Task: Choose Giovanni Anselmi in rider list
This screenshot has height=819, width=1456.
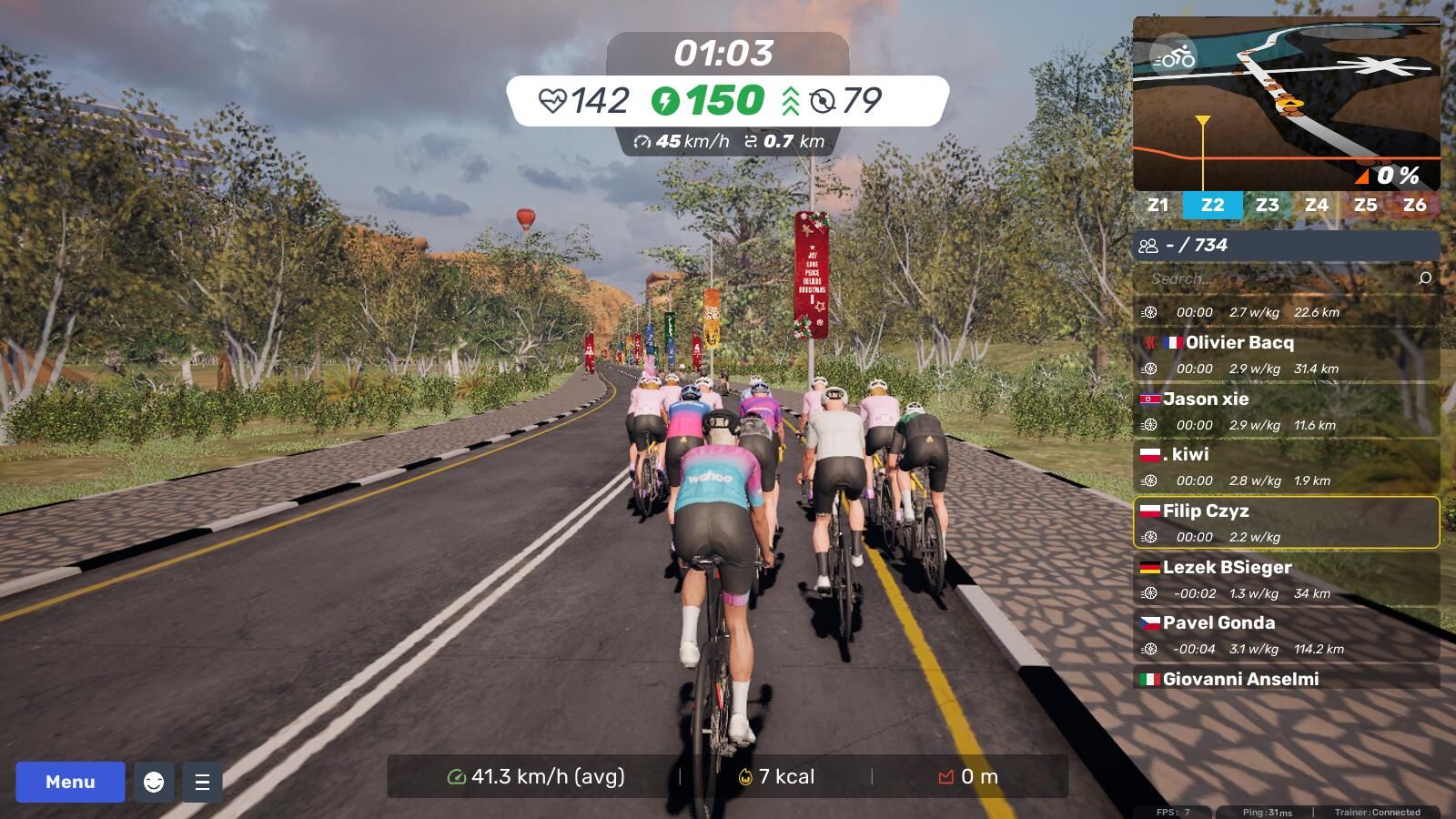Action: (x=1287, y=679)
